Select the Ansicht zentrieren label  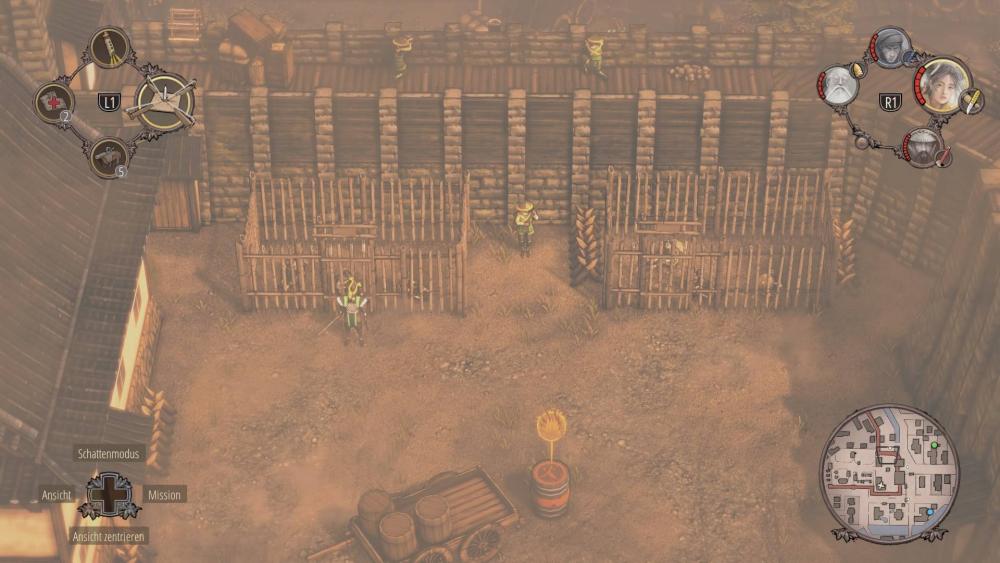coord(109,536)
